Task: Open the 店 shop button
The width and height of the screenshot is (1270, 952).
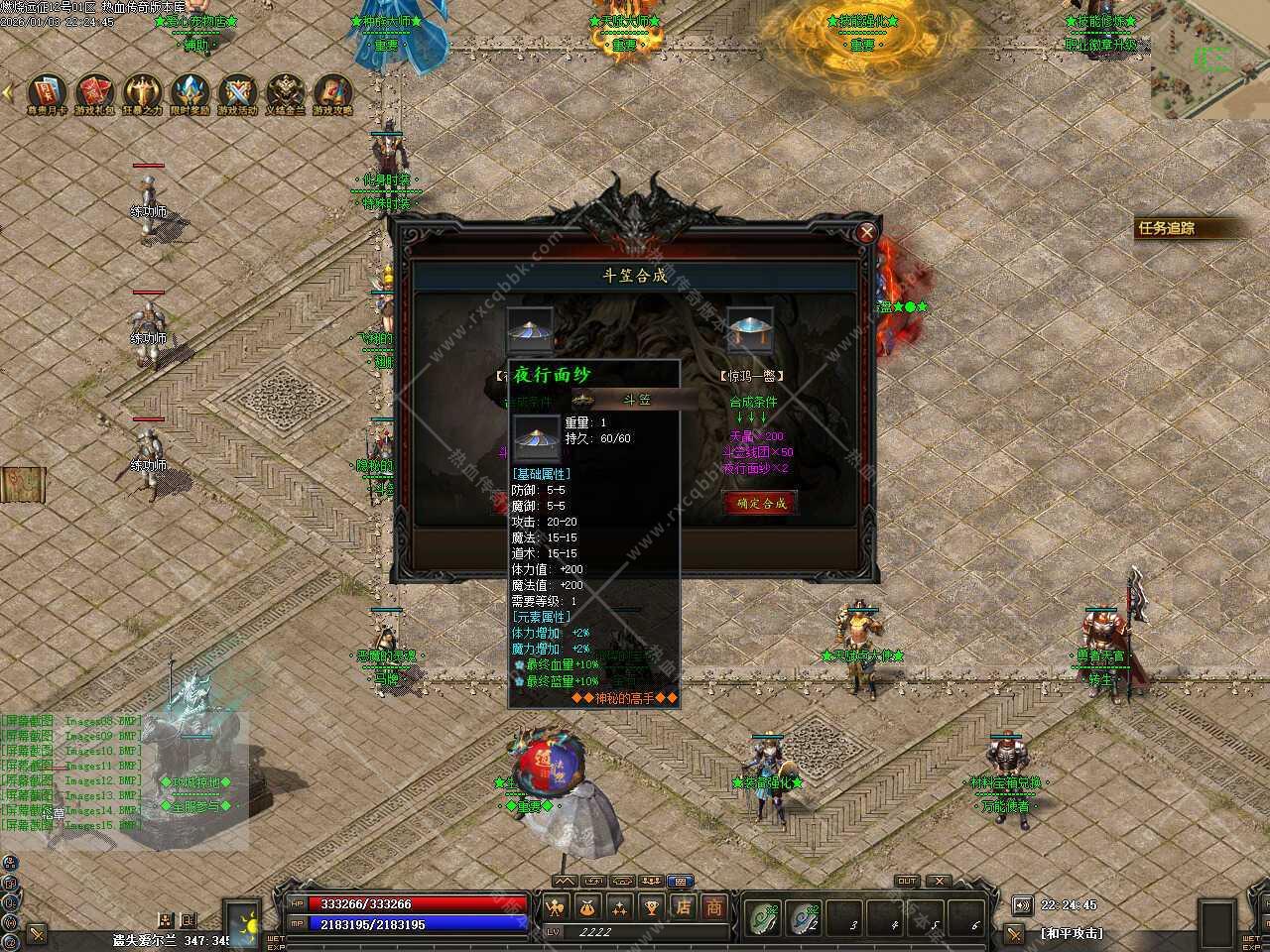Action: coord(684,907)
